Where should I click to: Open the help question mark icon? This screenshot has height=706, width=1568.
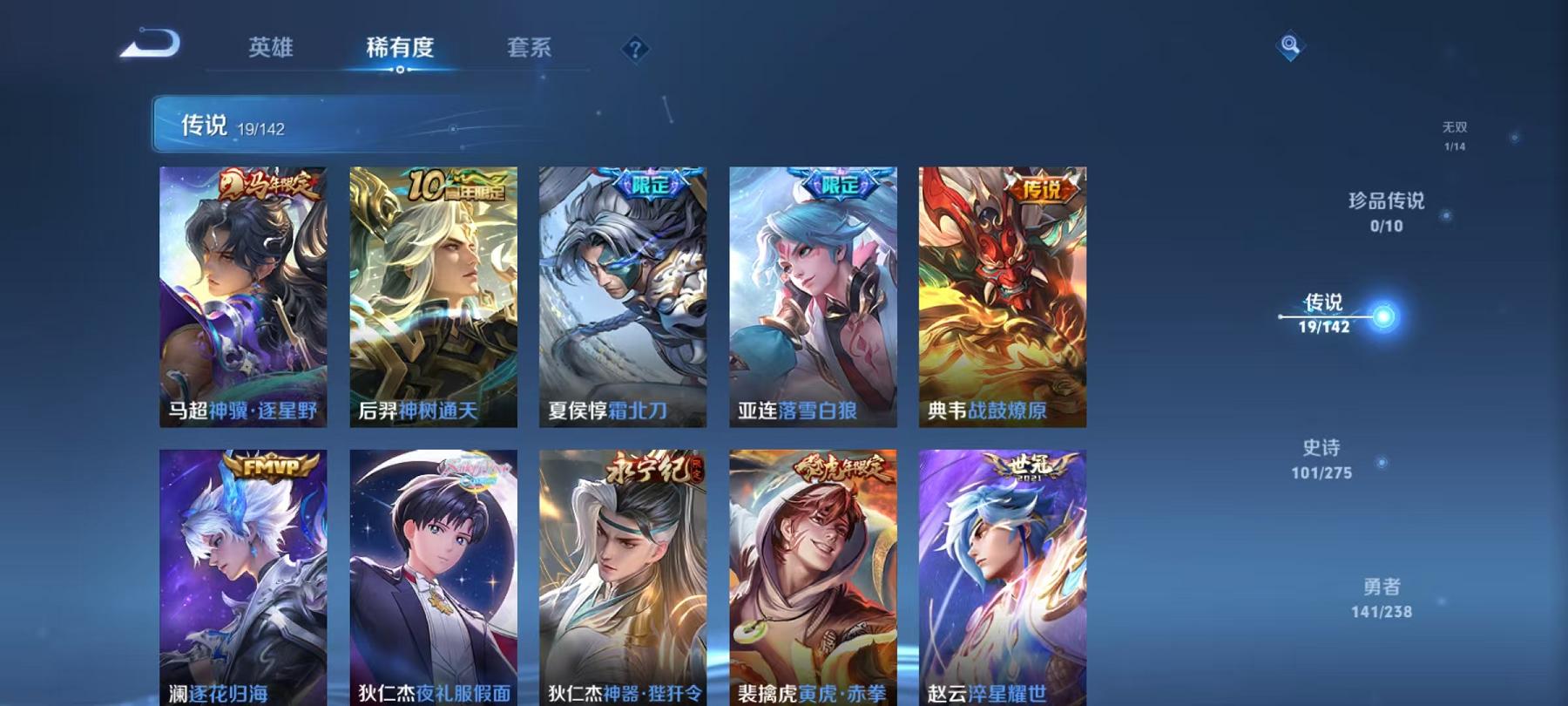click(635, 49)
